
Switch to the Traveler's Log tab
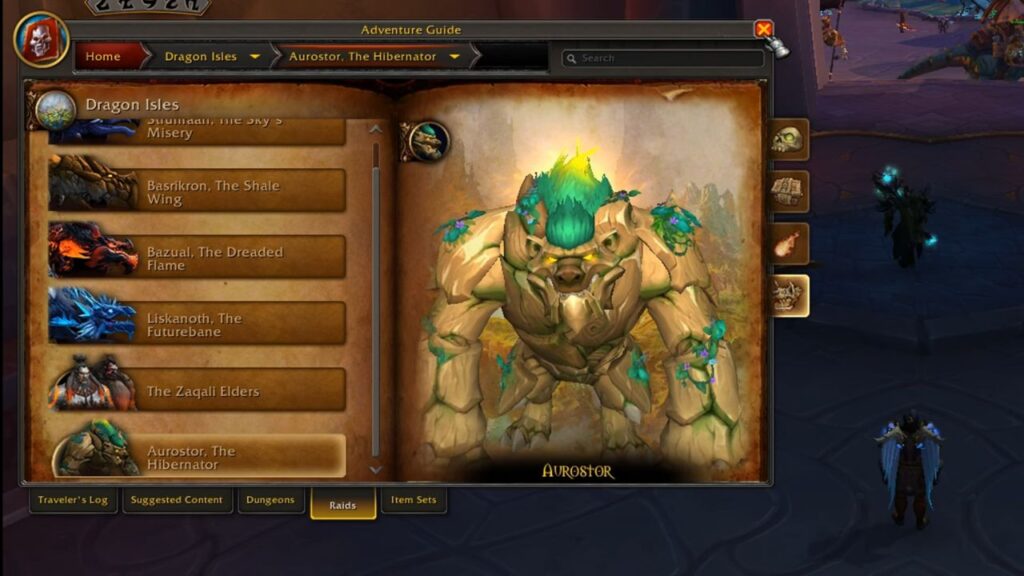tap(73, 500)
